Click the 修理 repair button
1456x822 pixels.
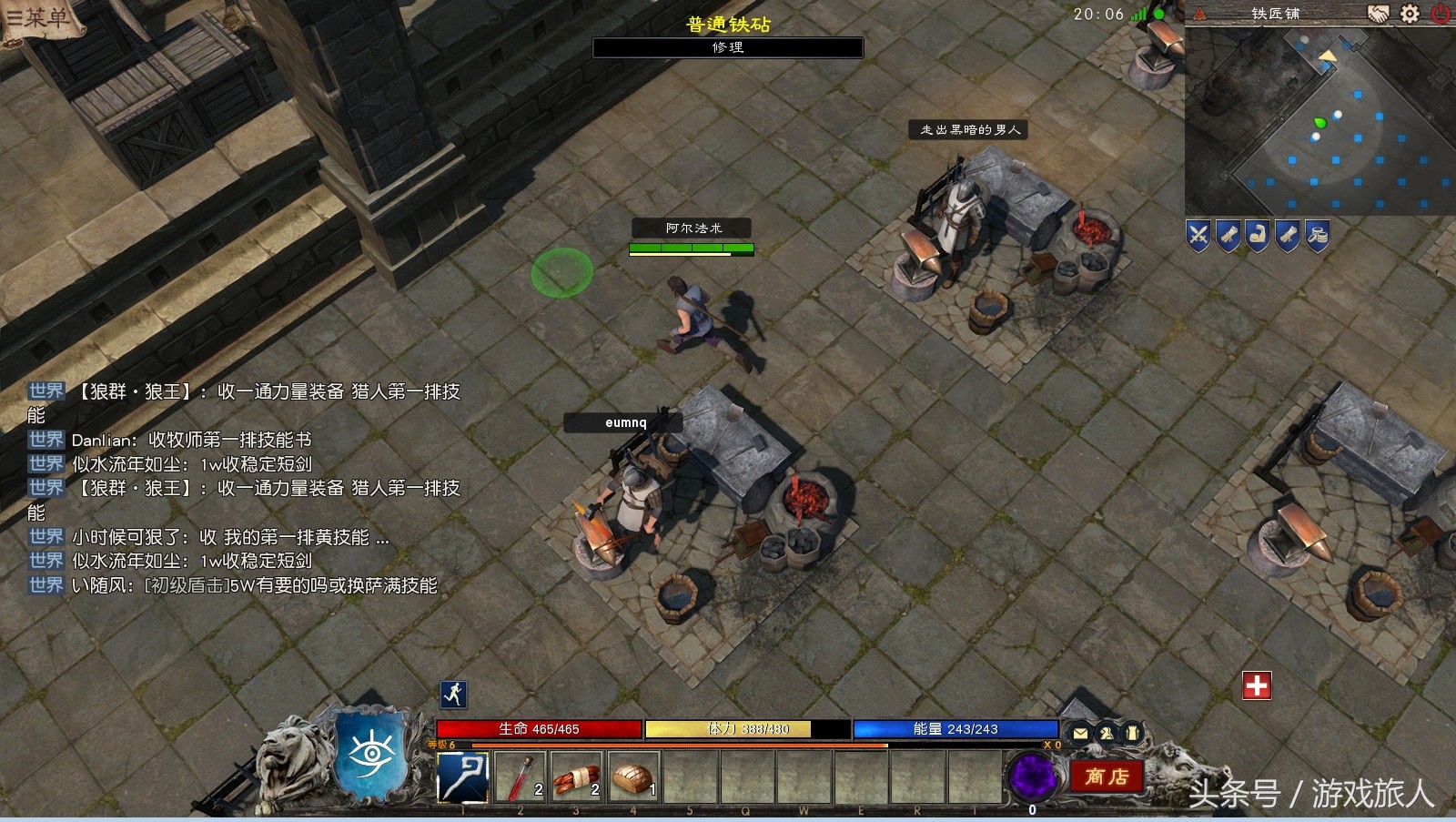coord(727,47)
